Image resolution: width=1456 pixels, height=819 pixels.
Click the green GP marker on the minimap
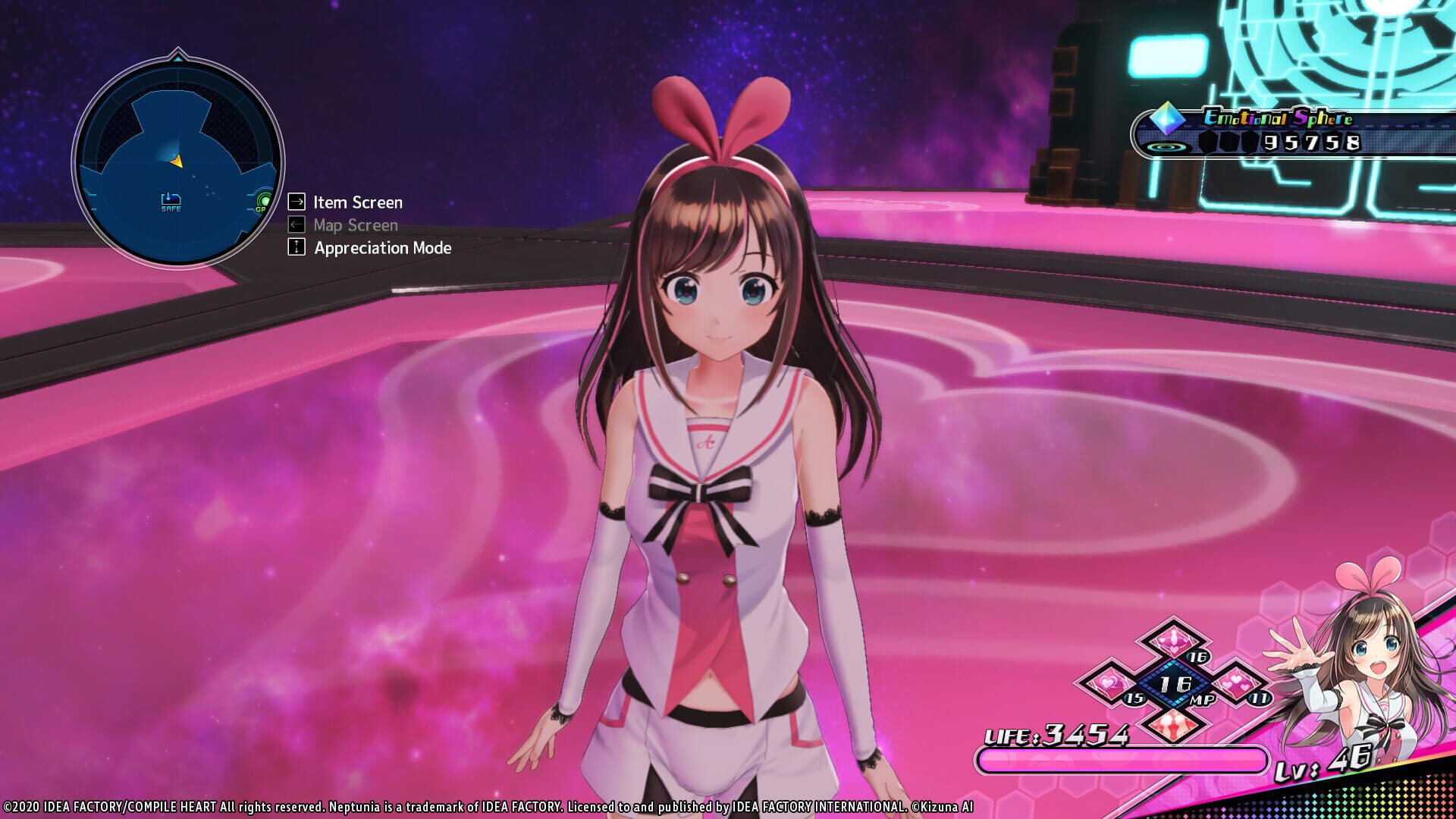tap(263, 202)
